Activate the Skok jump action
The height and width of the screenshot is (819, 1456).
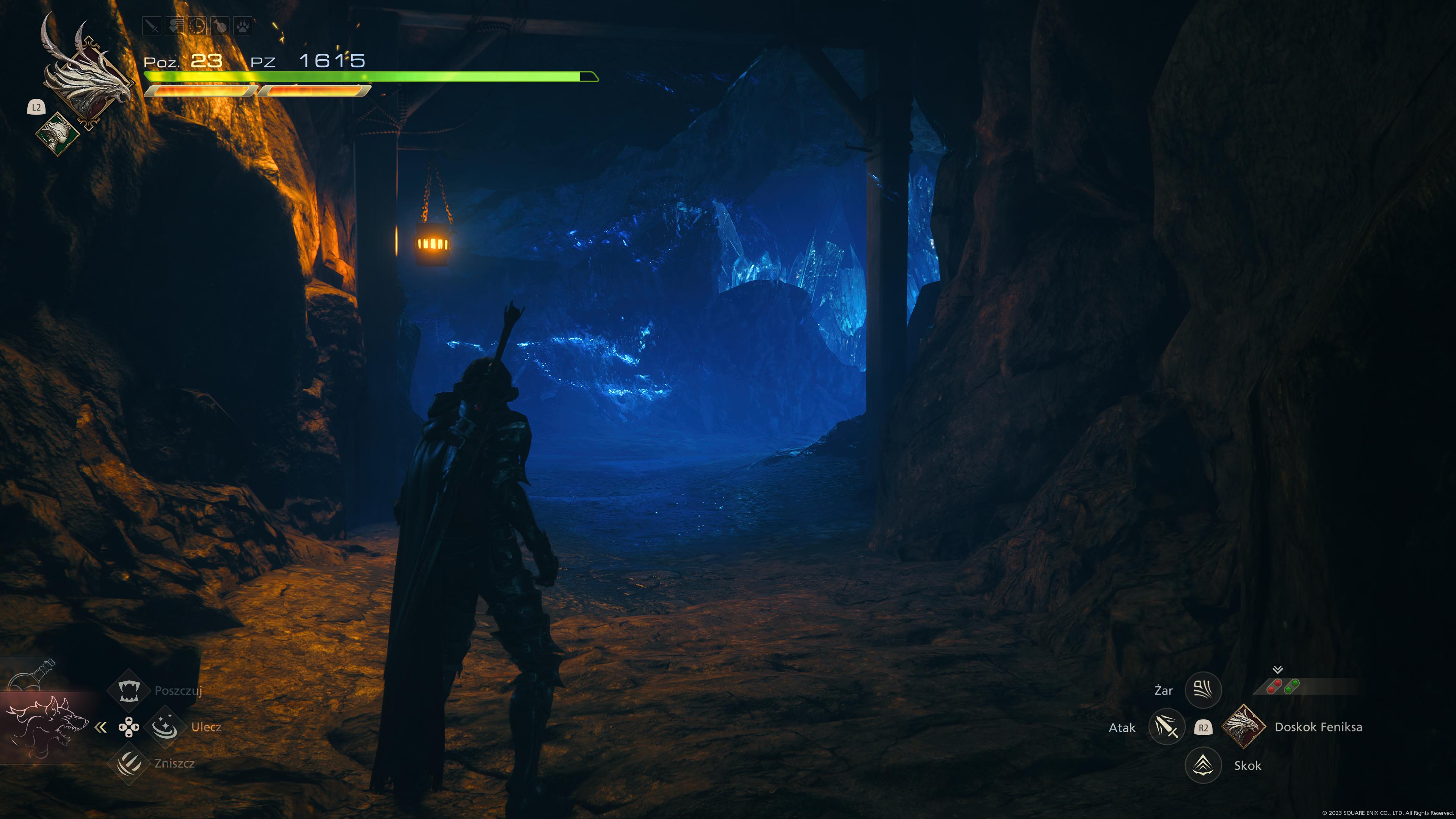point(1203,765)
